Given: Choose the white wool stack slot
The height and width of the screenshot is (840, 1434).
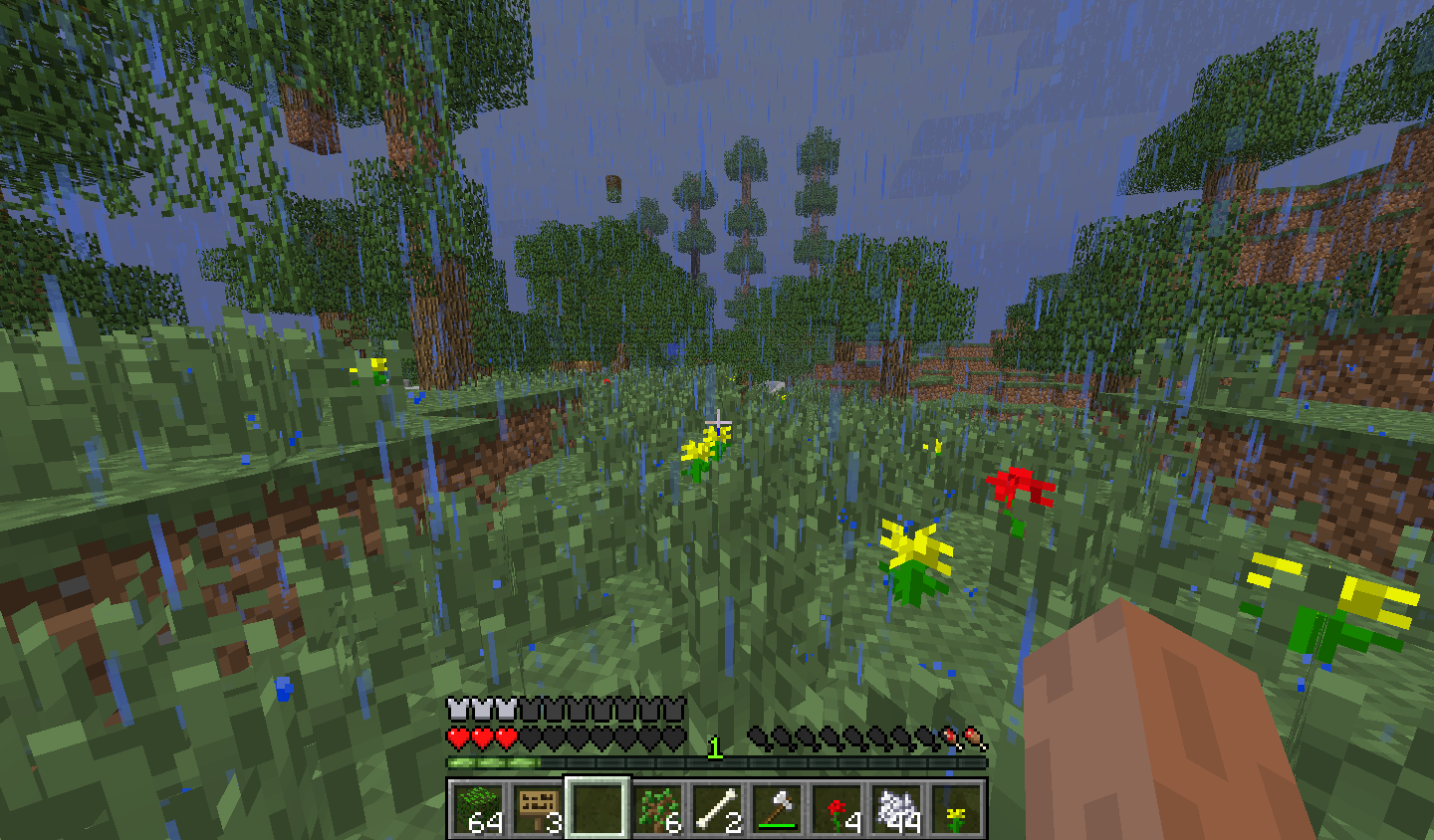Looking at the screenshot, I should (896, 807).
